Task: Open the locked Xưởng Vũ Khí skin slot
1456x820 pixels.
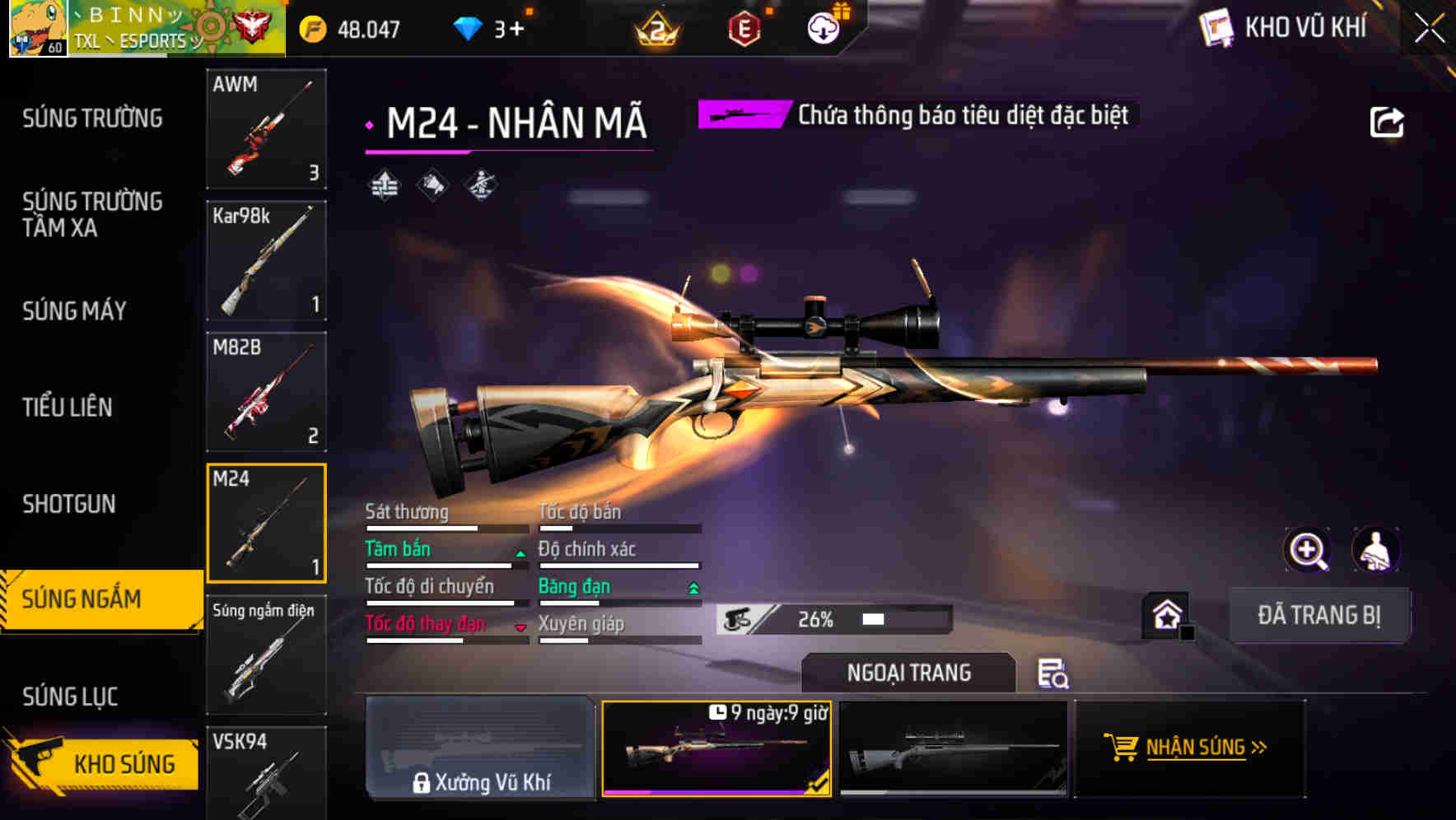Action: (480, 748)
